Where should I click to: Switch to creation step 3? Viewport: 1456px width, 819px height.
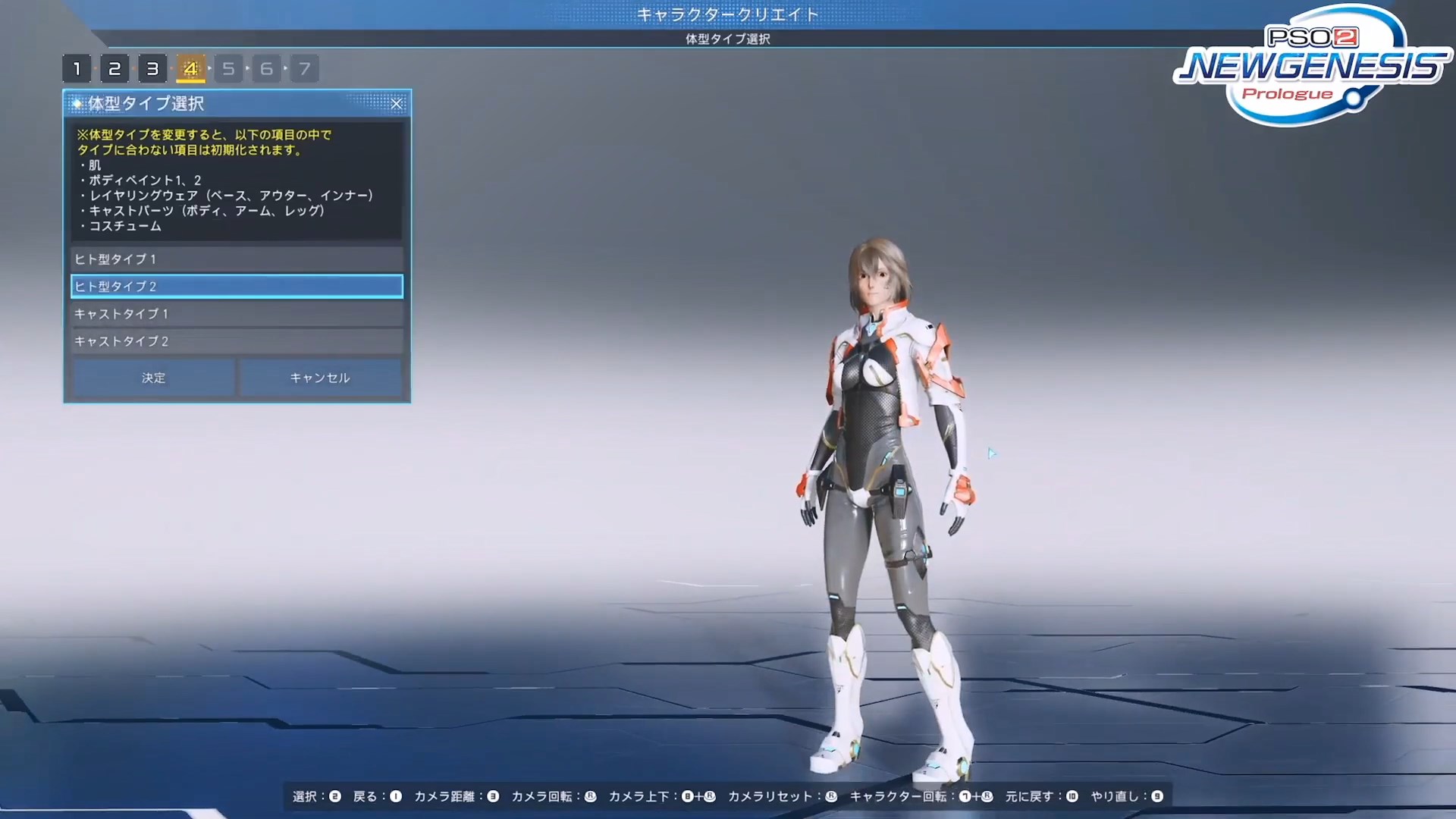point(152,69)
